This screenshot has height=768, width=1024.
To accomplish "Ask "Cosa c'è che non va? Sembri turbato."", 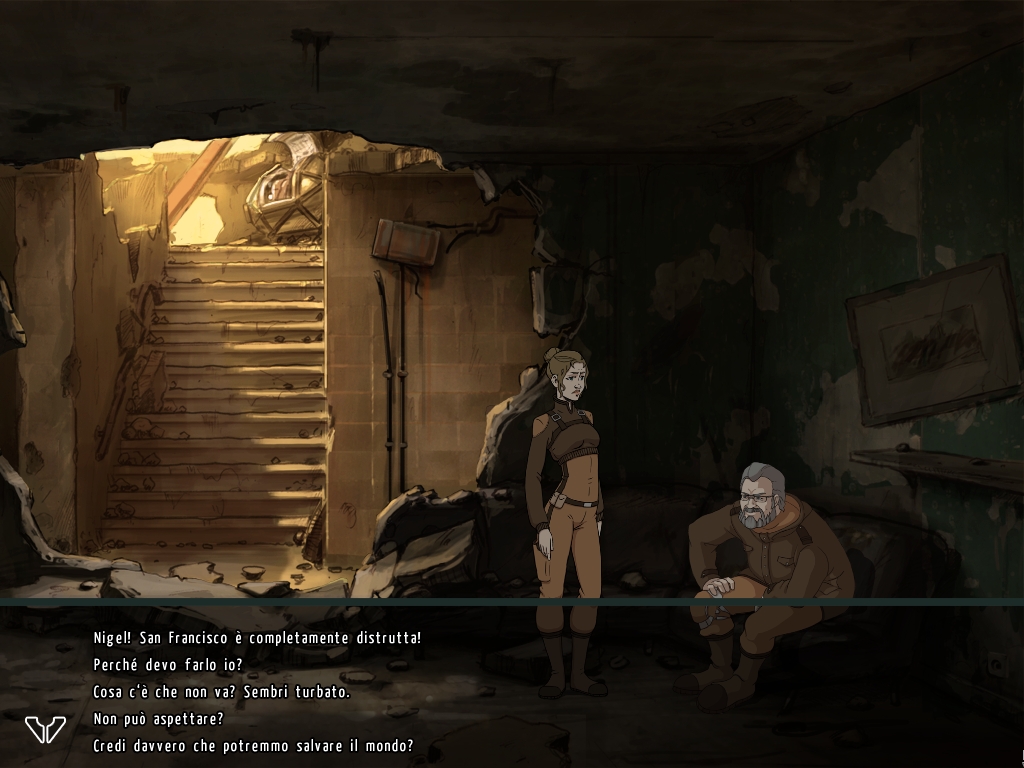I will click(x=221, y=692).
